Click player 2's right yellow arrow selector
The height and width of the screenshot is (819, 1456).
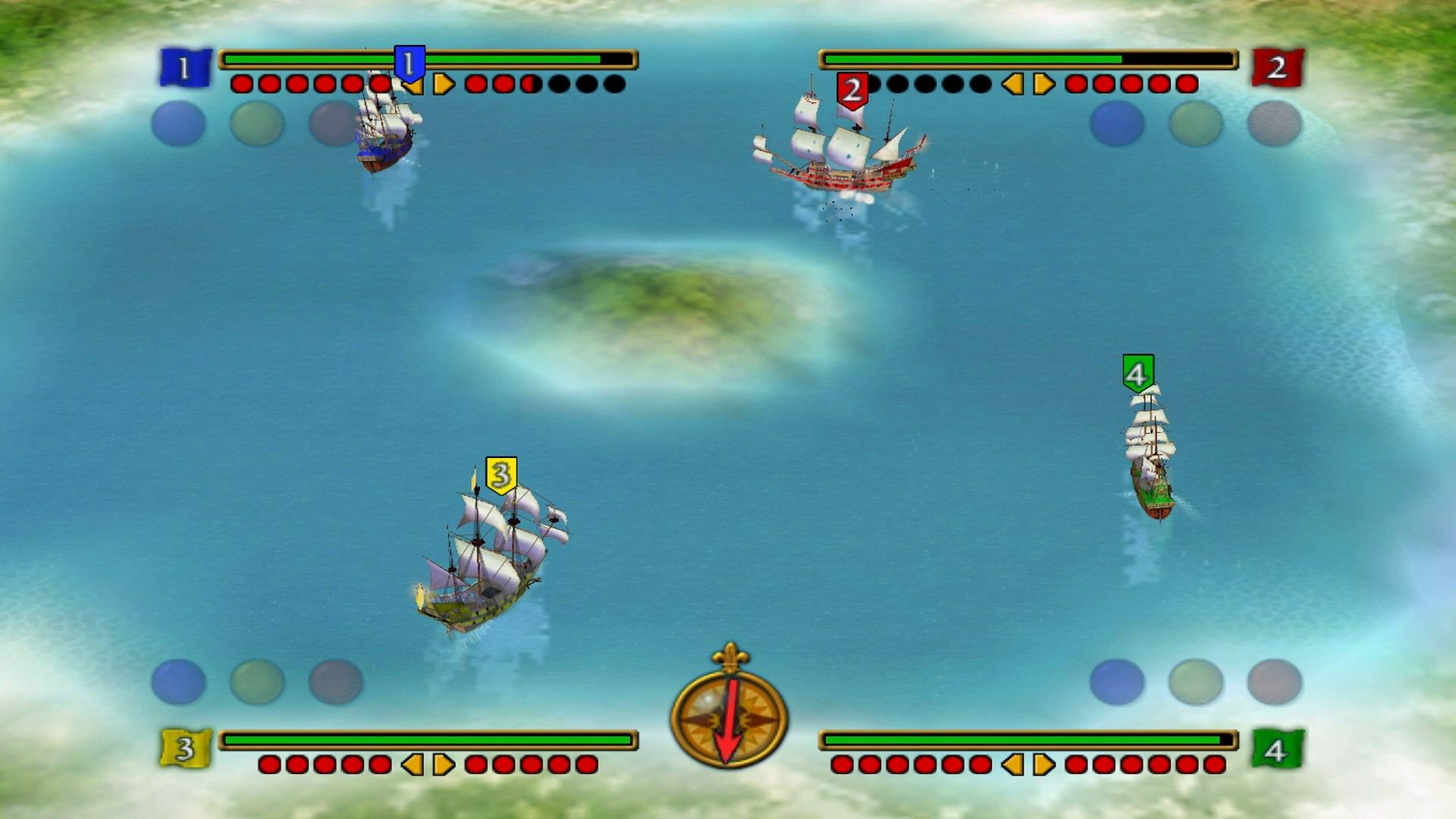1039,83
